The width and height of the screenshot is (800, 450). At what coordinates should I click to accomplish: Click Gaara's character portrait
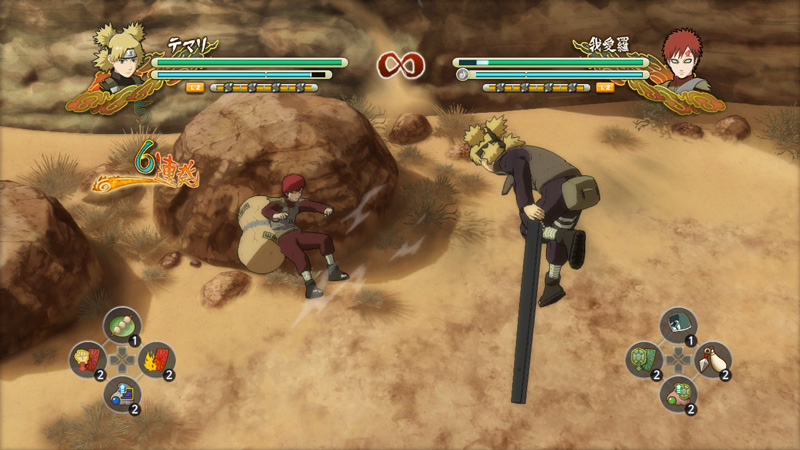680,60
